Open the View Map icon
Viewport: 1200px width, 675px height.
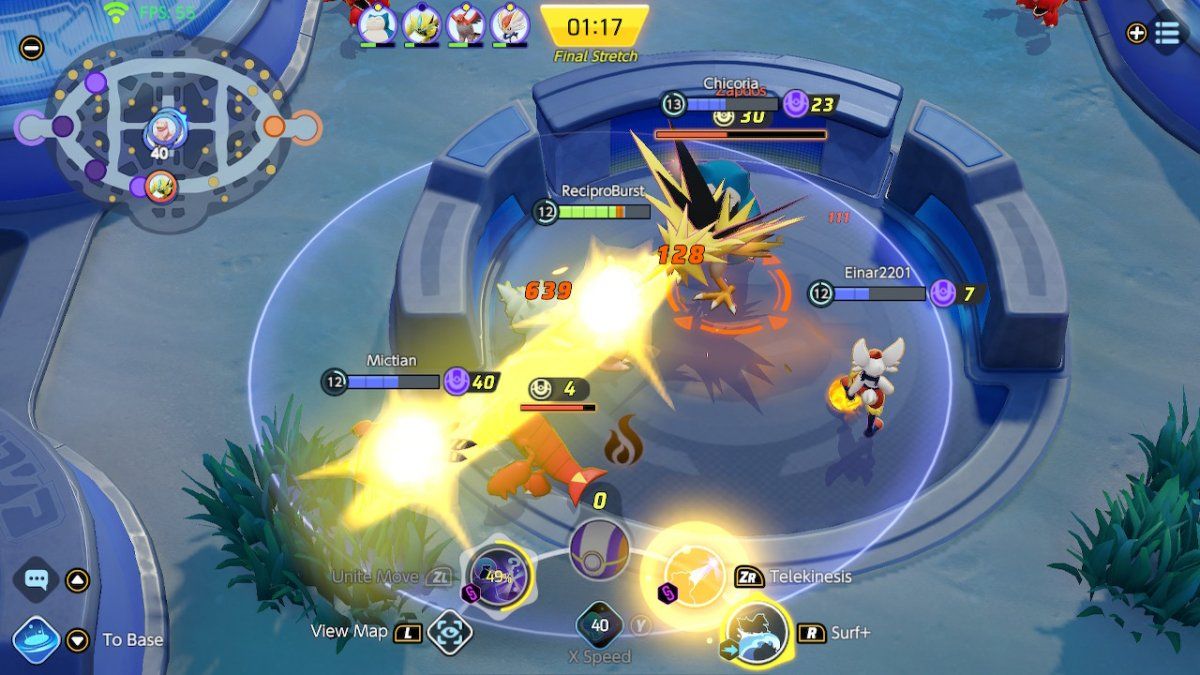point(450,632)
